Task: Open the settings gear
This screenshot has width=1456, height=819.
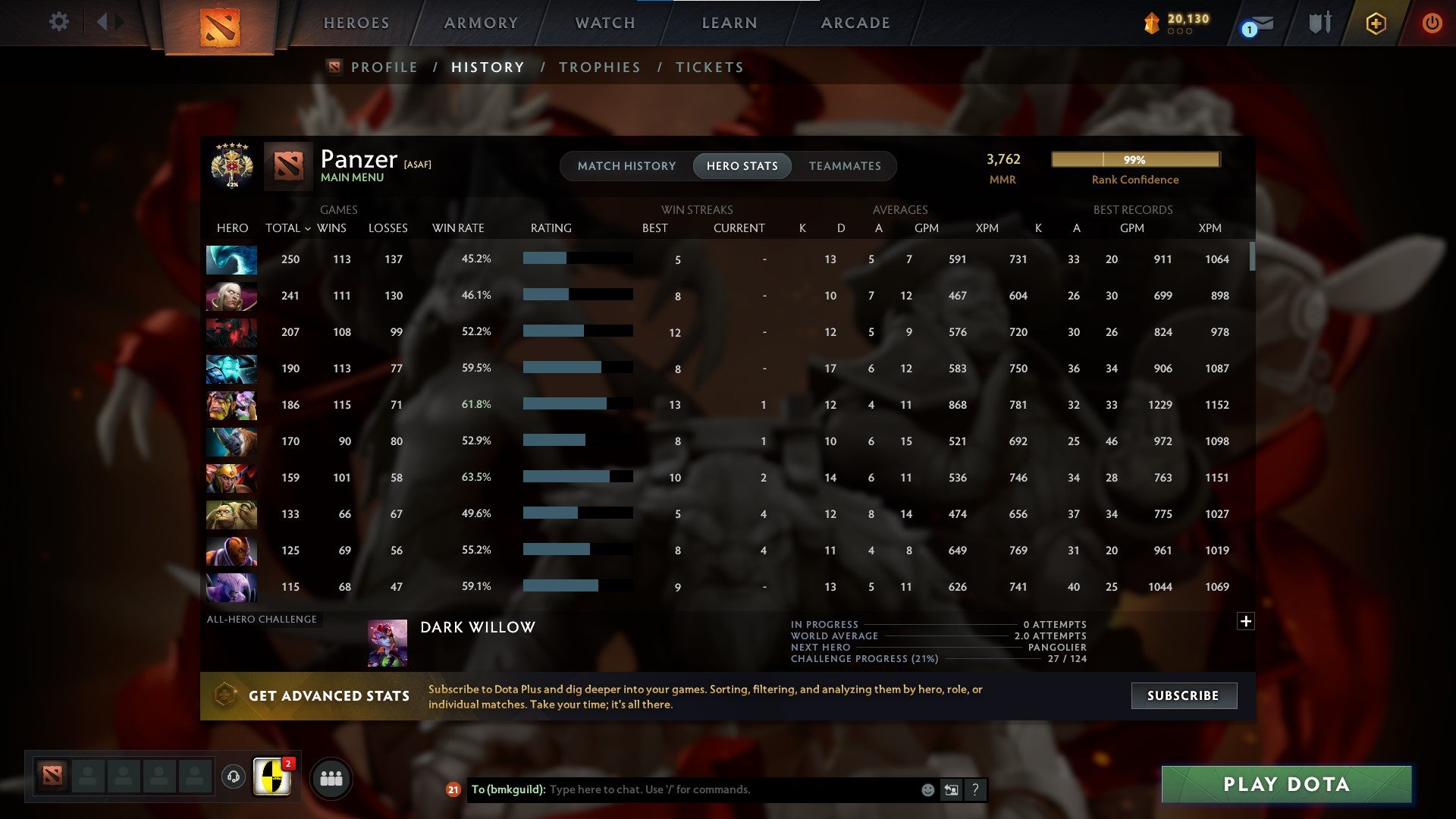Action: pyautogui.click(x=59, y=22)
